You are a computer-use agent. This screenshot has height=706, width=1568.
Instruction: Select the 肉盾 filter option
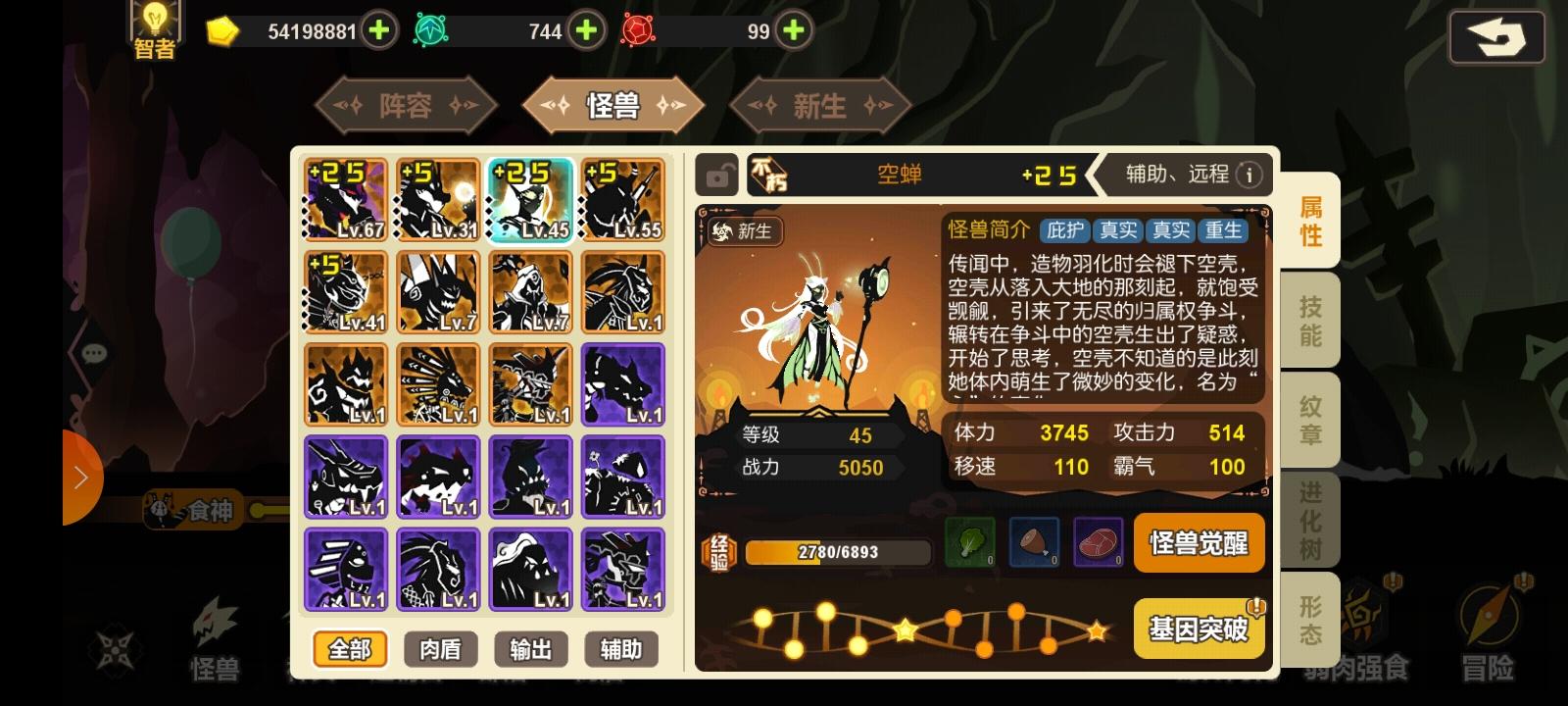(439, 649)
